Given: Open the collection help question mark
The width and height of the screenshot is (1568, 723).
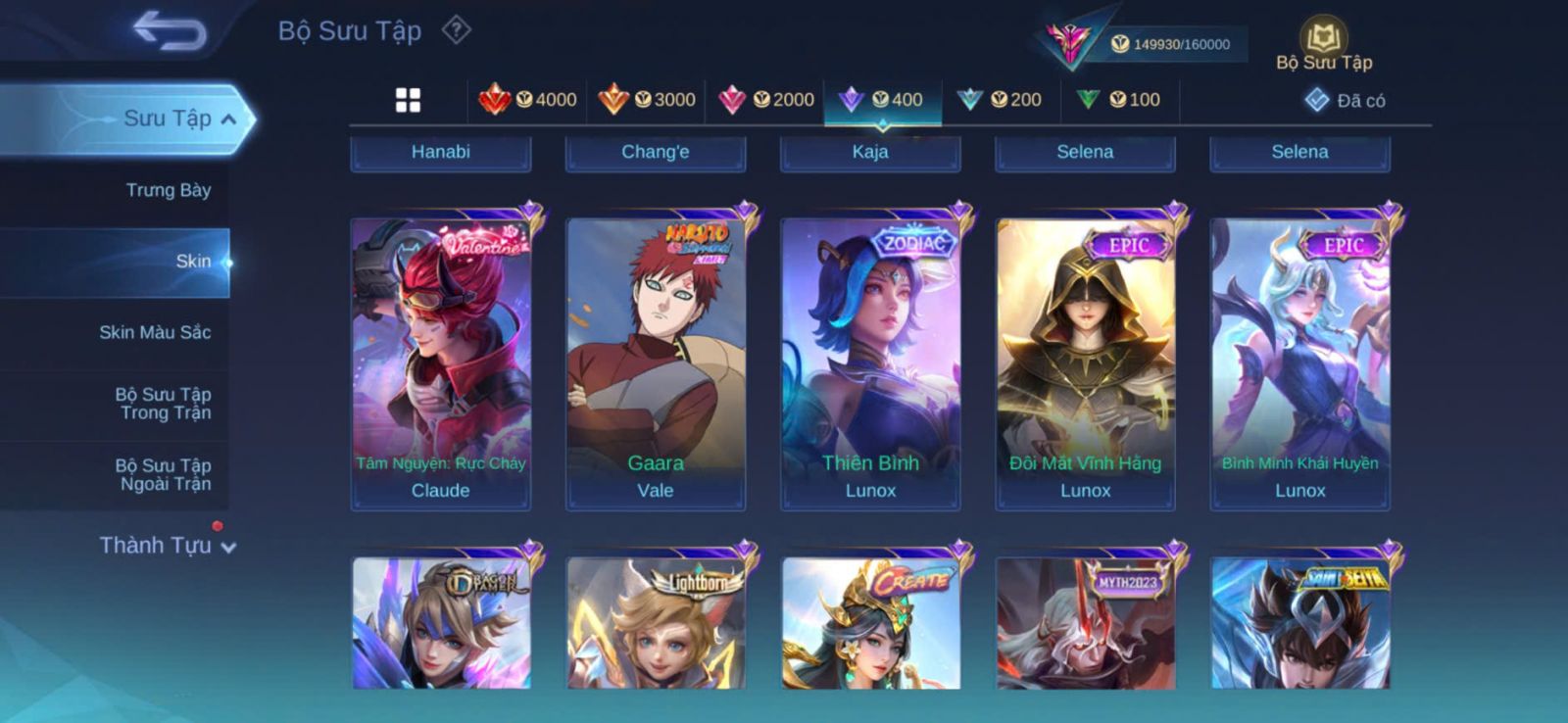Looking at the screenshot, I should pos(456,30).
